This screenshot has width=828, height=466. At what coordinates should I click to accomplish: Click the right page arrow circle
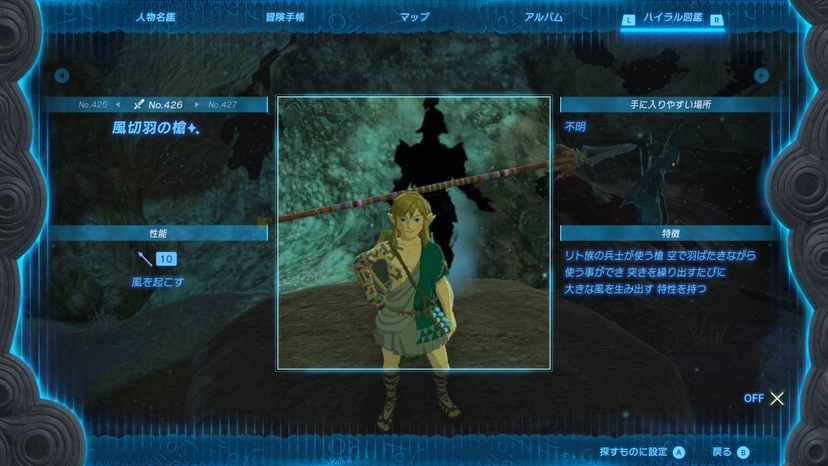762,76
